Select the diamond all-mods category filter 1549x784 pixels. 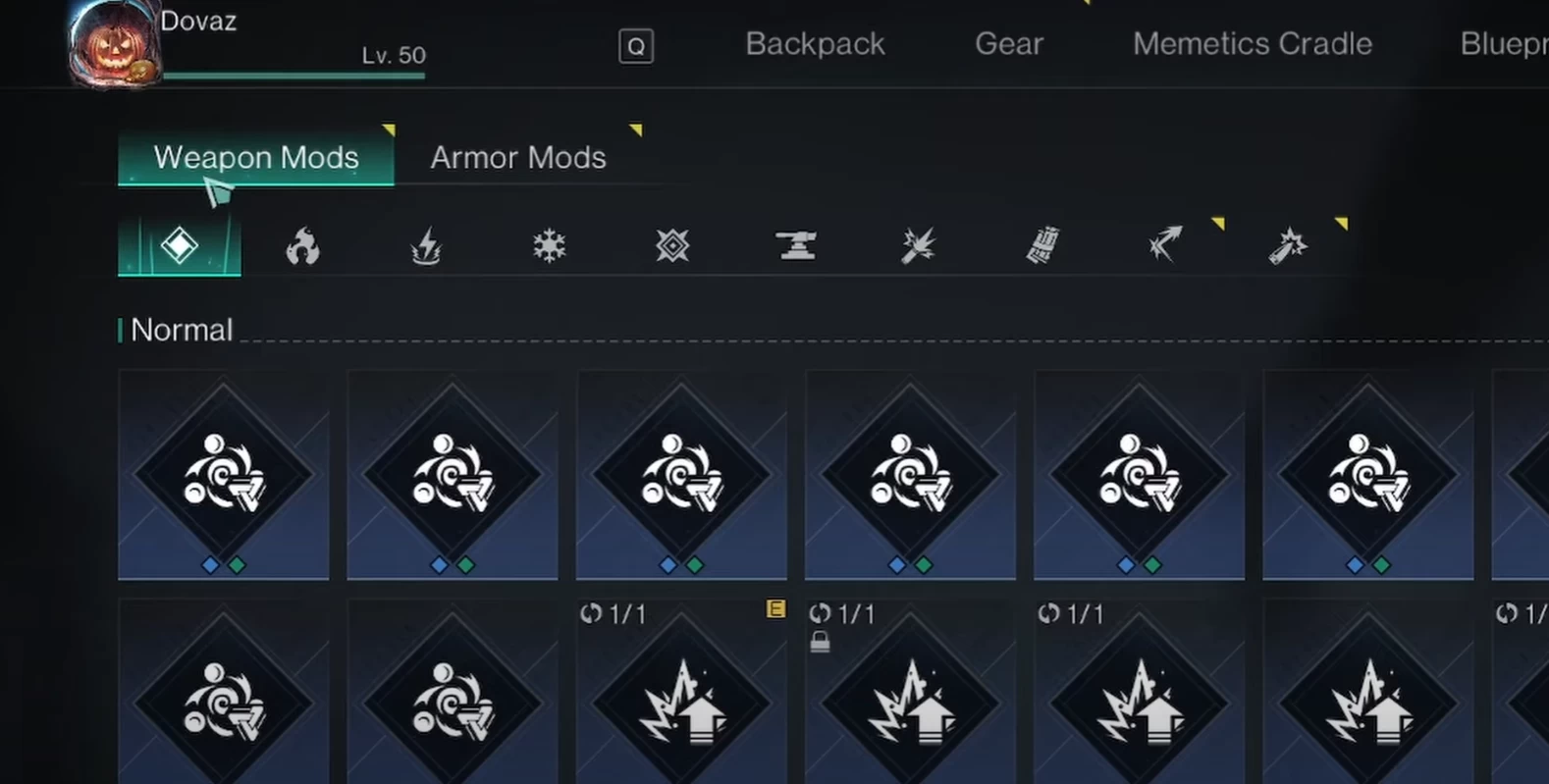(x=180, y=245)
